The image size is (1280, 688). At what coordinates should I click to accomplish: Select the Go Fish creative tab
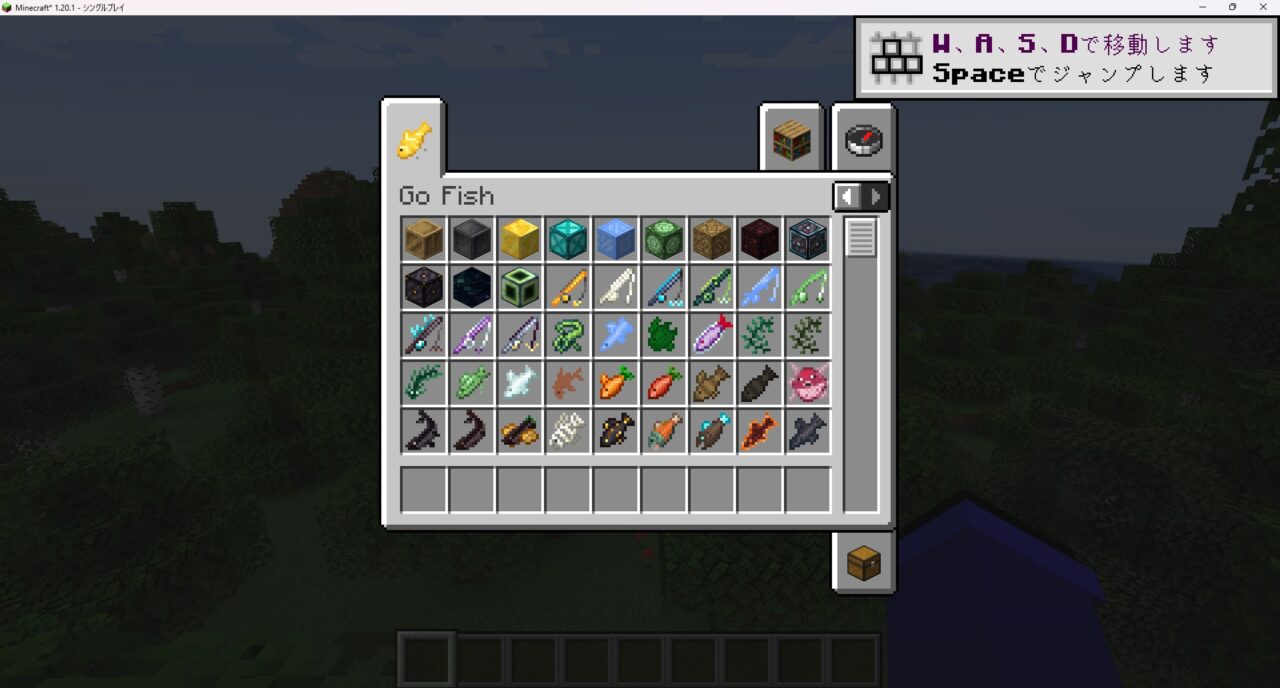click(413, 140)
